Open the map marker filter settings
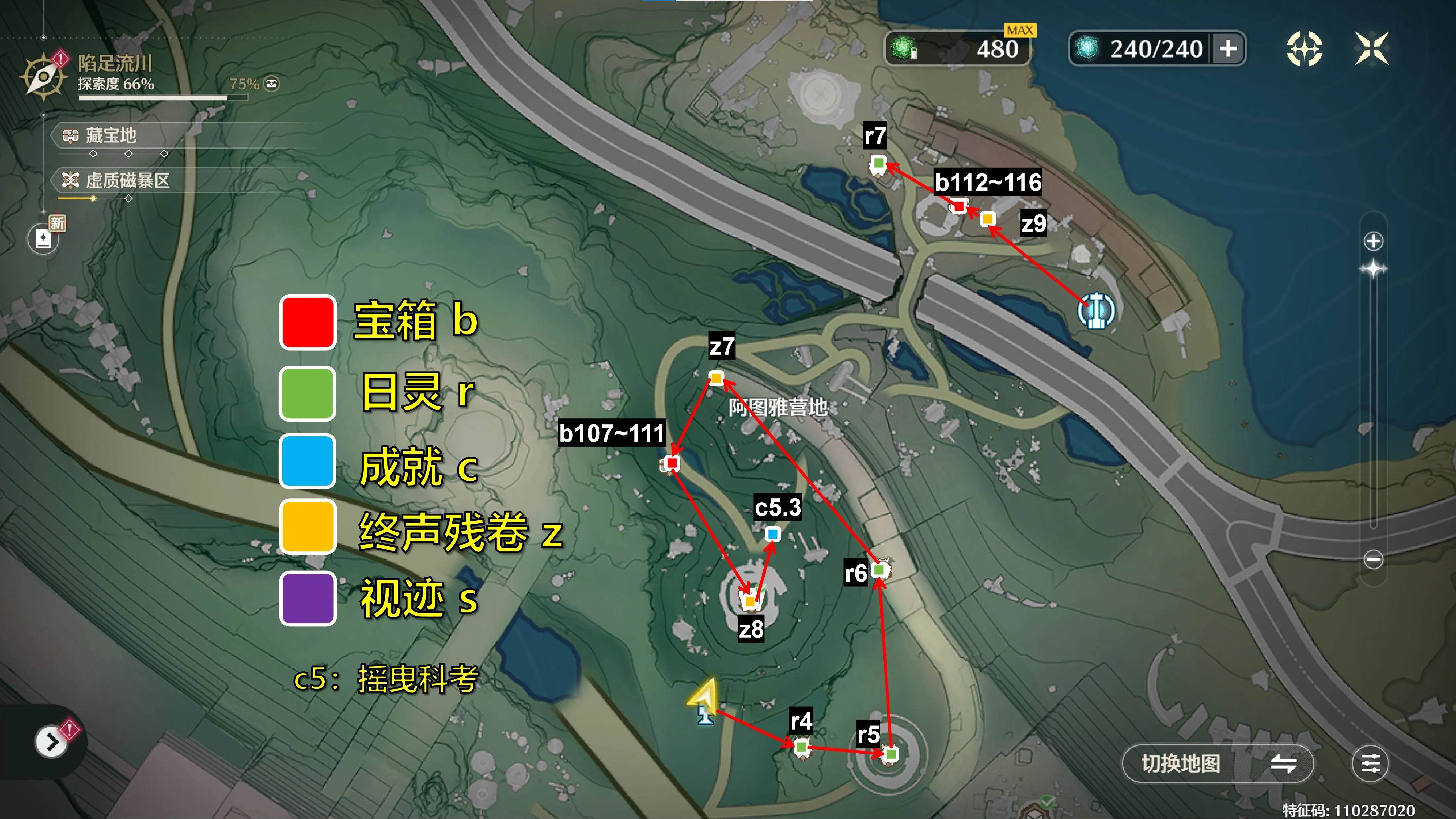This screenshot has height=819, width=1456. tap(1370, 764)
